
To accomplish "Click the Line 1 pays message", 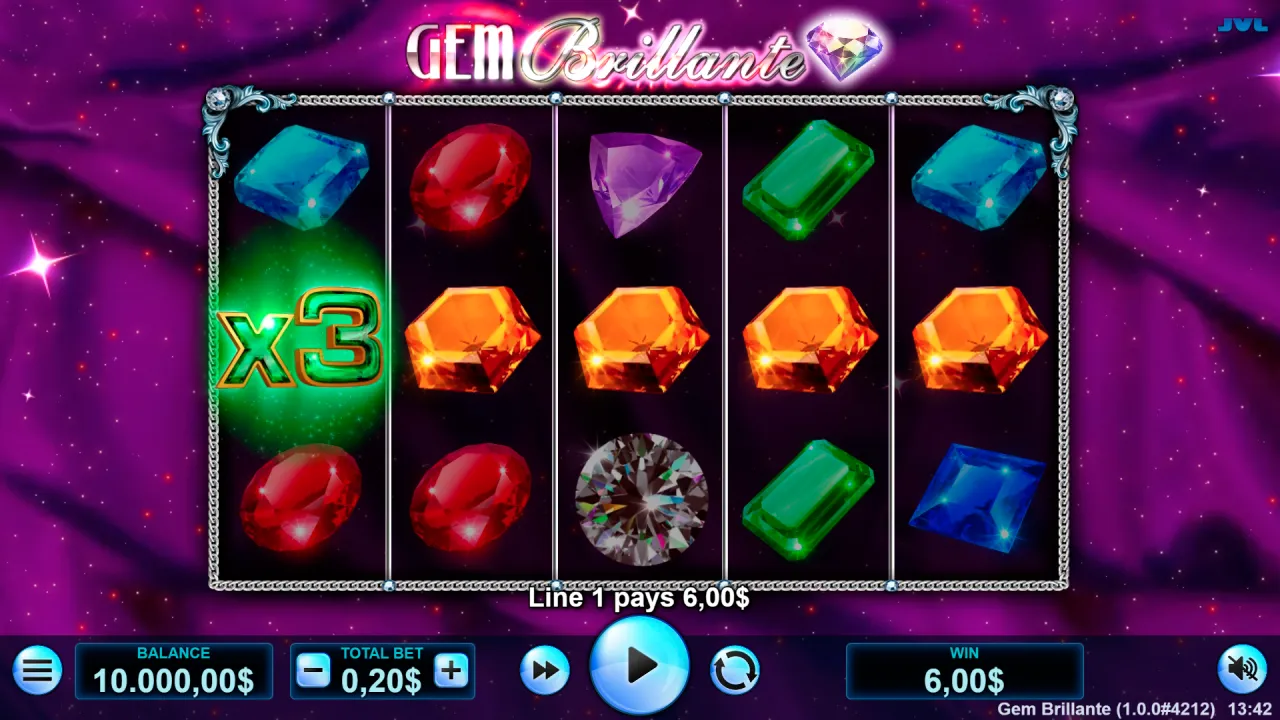I will (x=640, y=599).
